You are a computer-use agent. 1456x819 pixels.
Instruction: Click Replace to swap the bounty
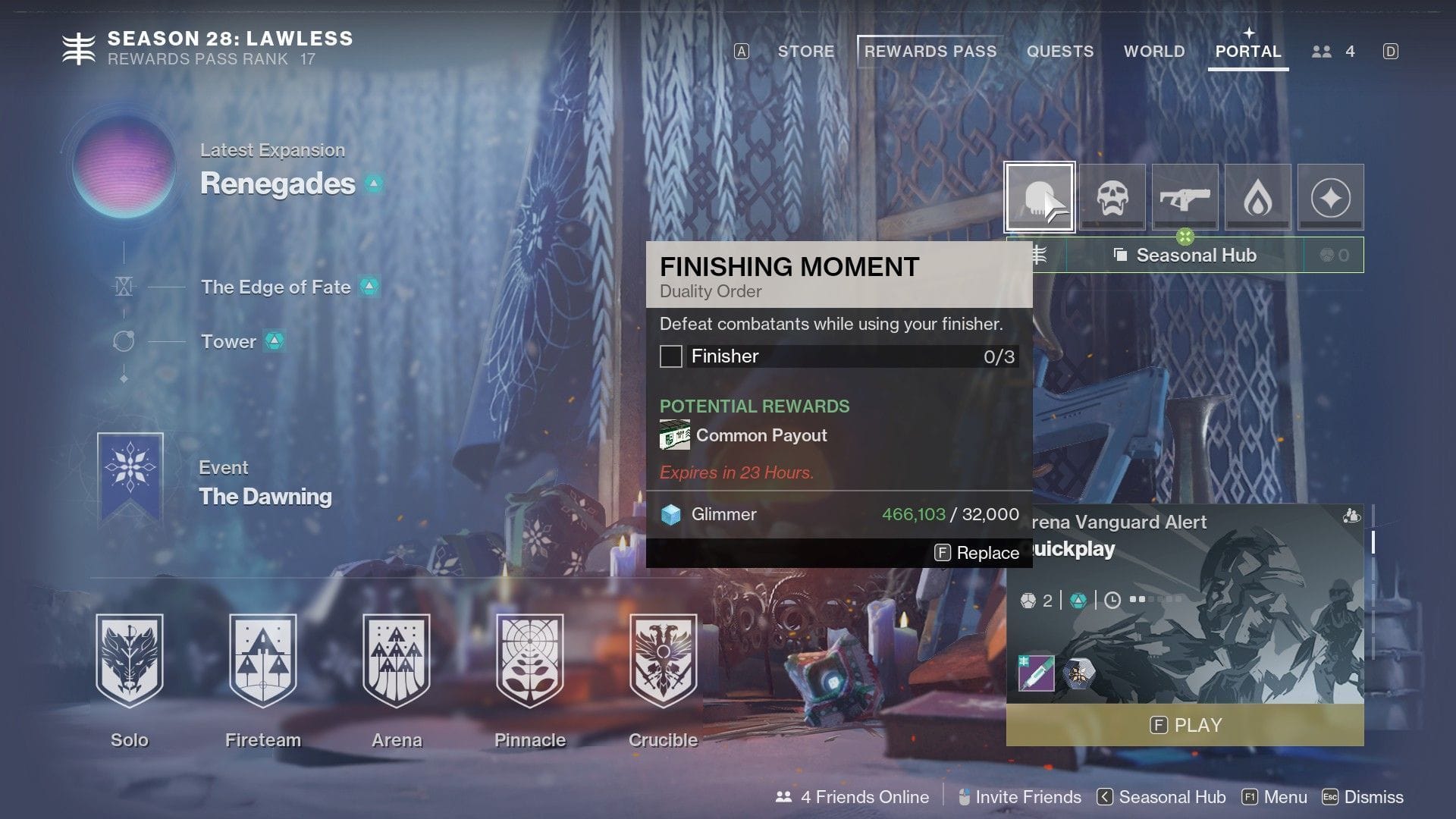click(977, 553)
